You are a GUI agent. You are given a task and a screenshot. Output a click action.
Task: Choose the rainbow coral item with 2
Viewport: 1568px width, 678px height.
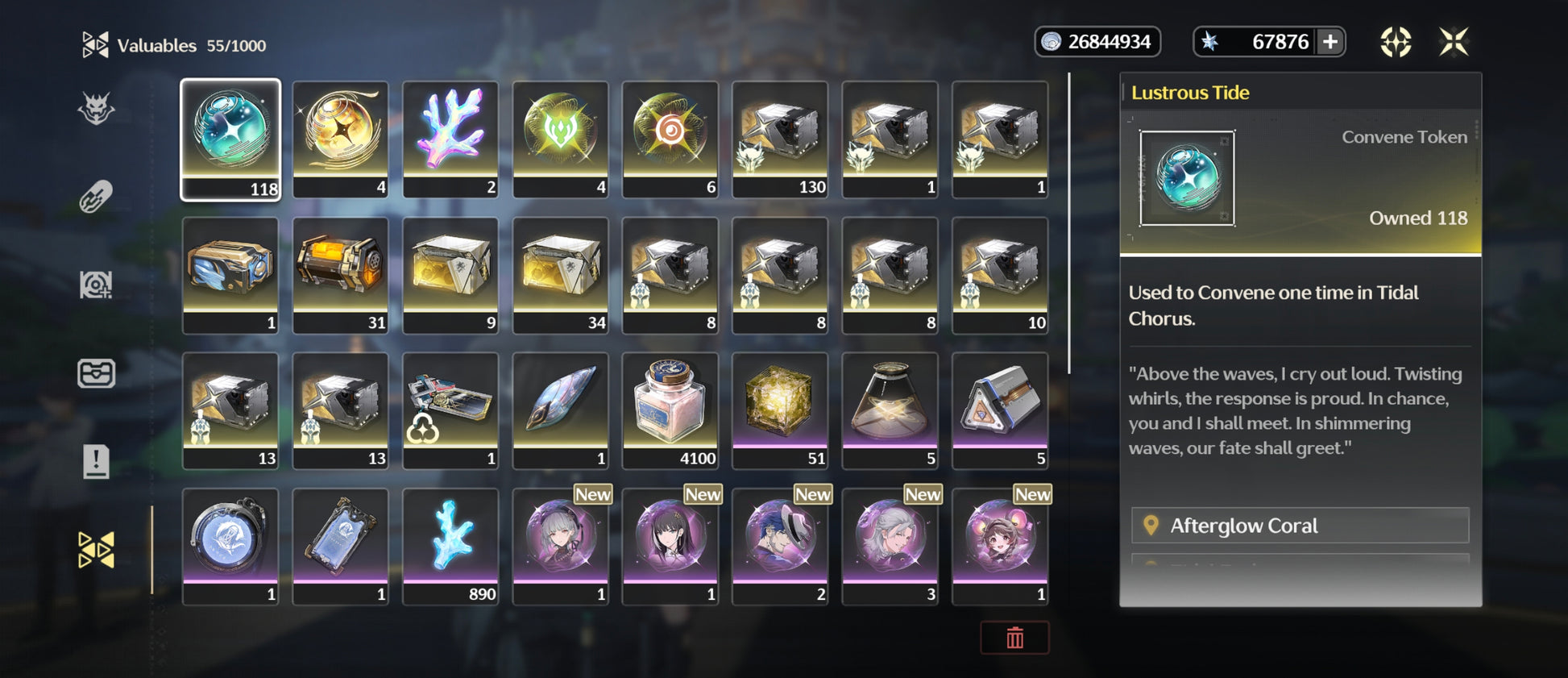(x=450, y=139)
